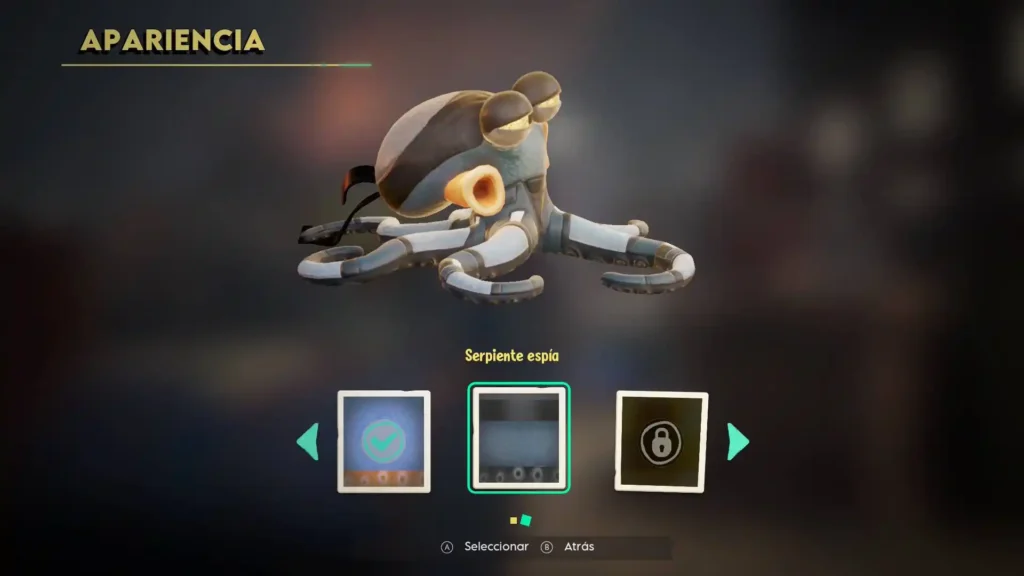The height and width of the screenshot is (576, 1024).
Task: Show previous skins with the left arrow
Action: click(x=308, y=442)
